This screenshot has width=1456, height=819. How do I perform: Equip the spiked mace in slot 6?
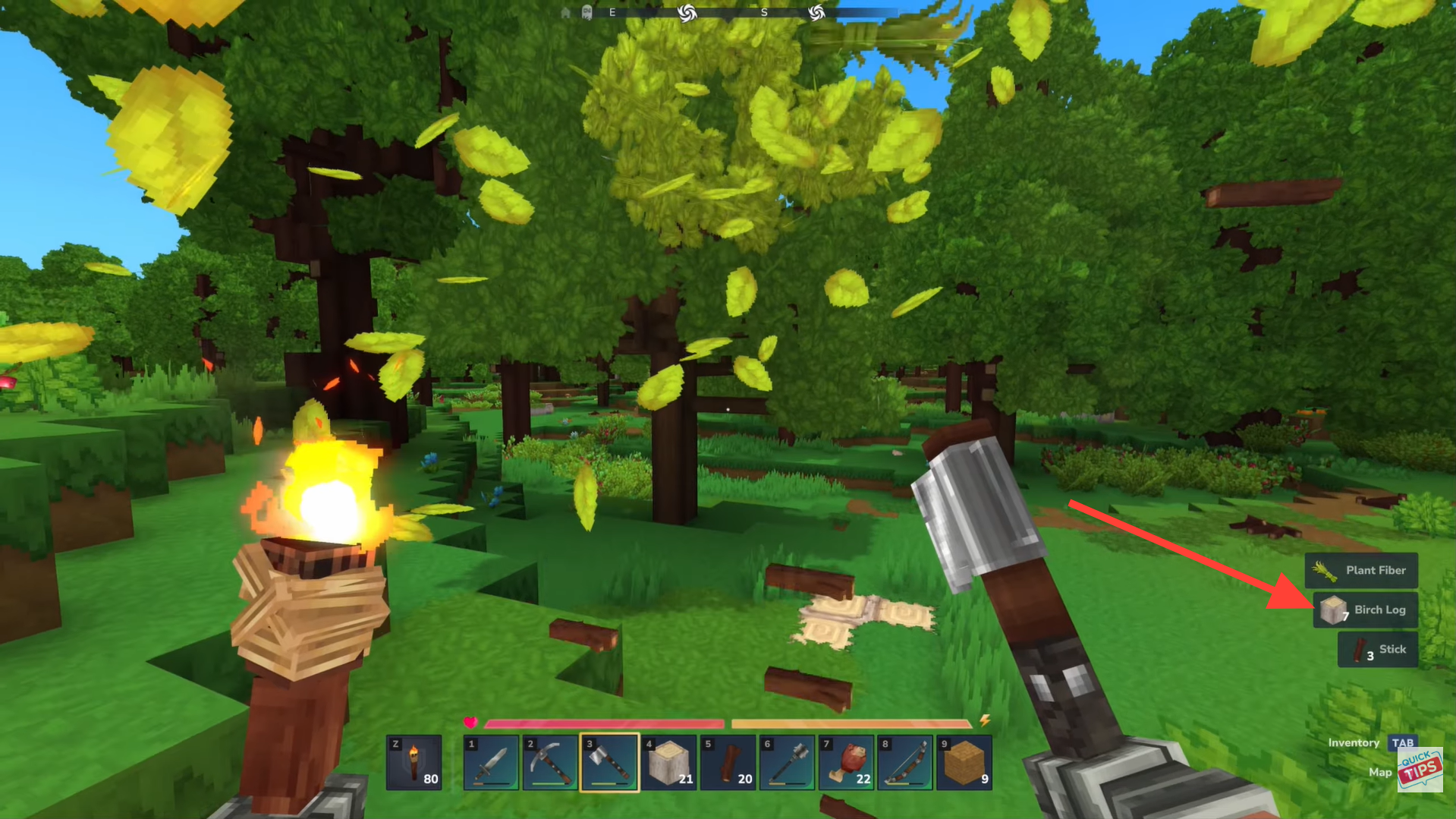(787, 763)
